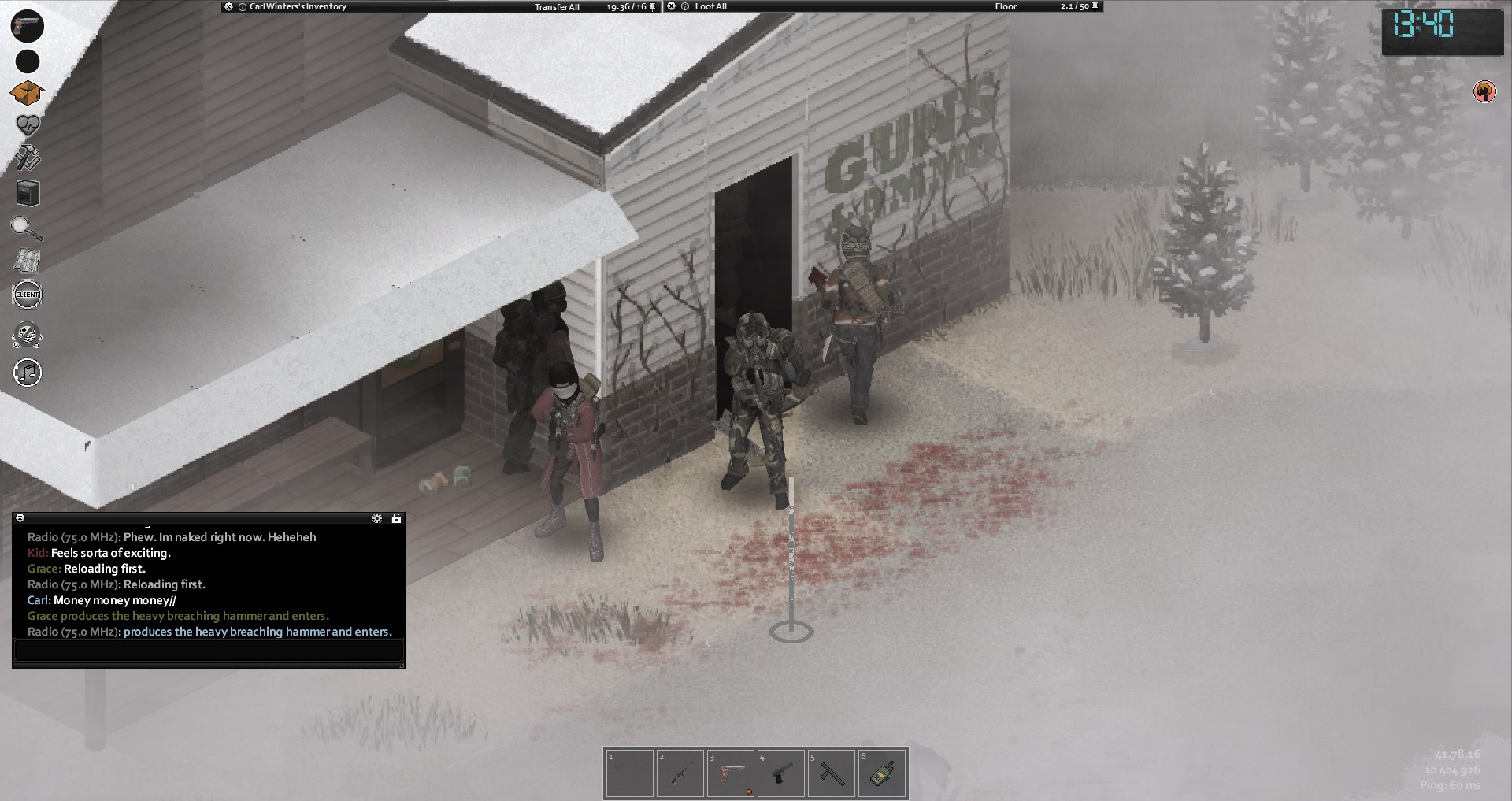The height and width of the screenshot is (801, 1512).
Task: Open the world map icon
Action: coord(28,260)
